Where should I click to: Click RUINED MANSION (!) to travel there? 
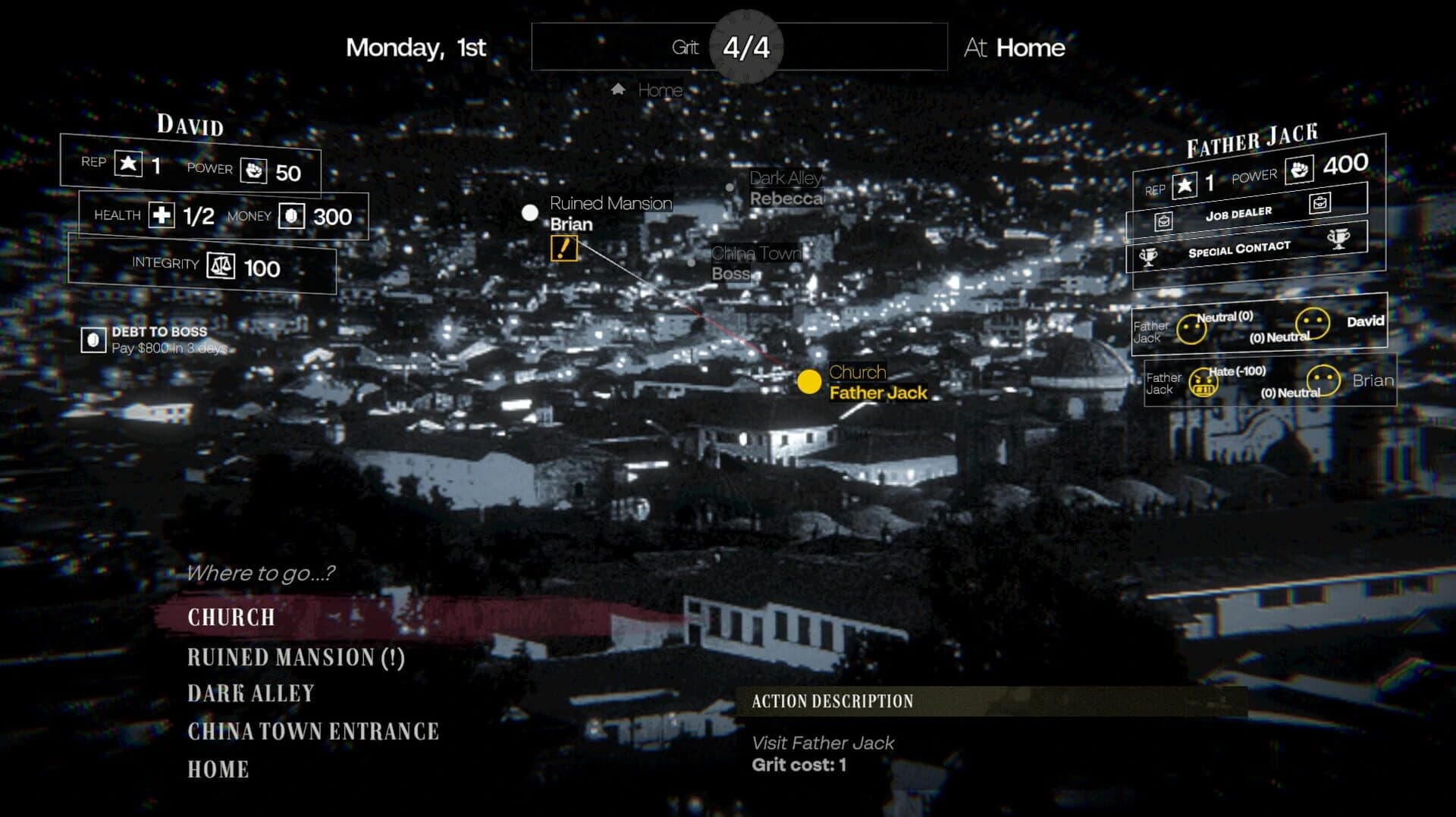(296, 657)
